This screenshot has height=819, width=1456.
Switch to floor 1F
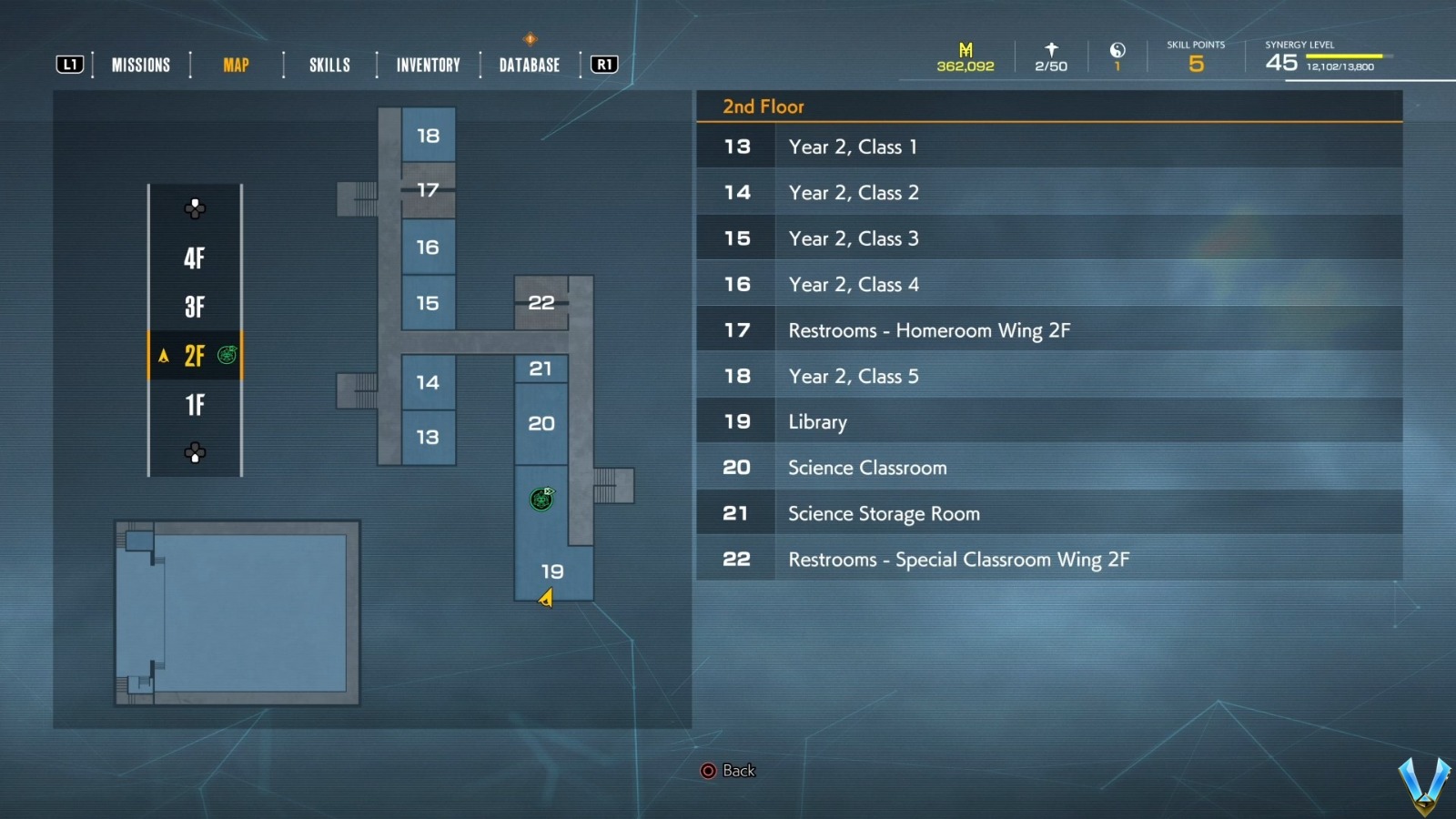click(195, 405)
